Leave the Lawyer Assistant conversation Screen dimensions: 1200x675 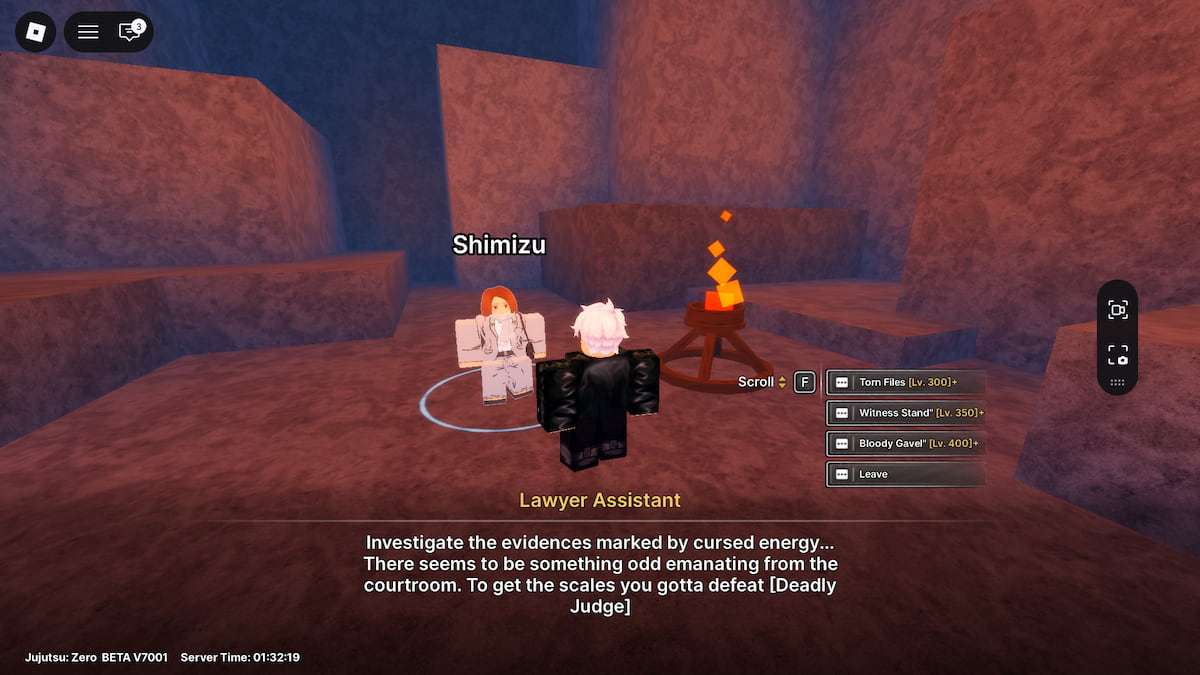point(906,474)
